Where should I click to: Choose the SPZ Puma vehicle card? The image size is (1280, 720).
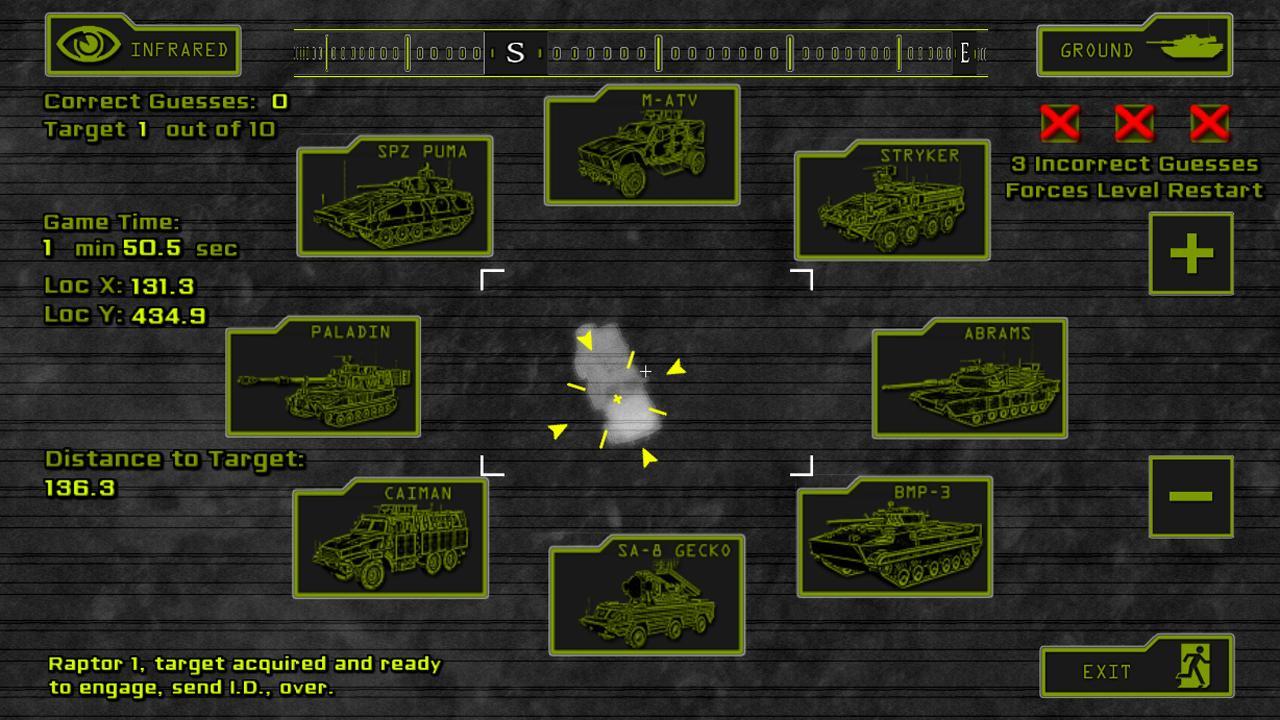(395, 197)
